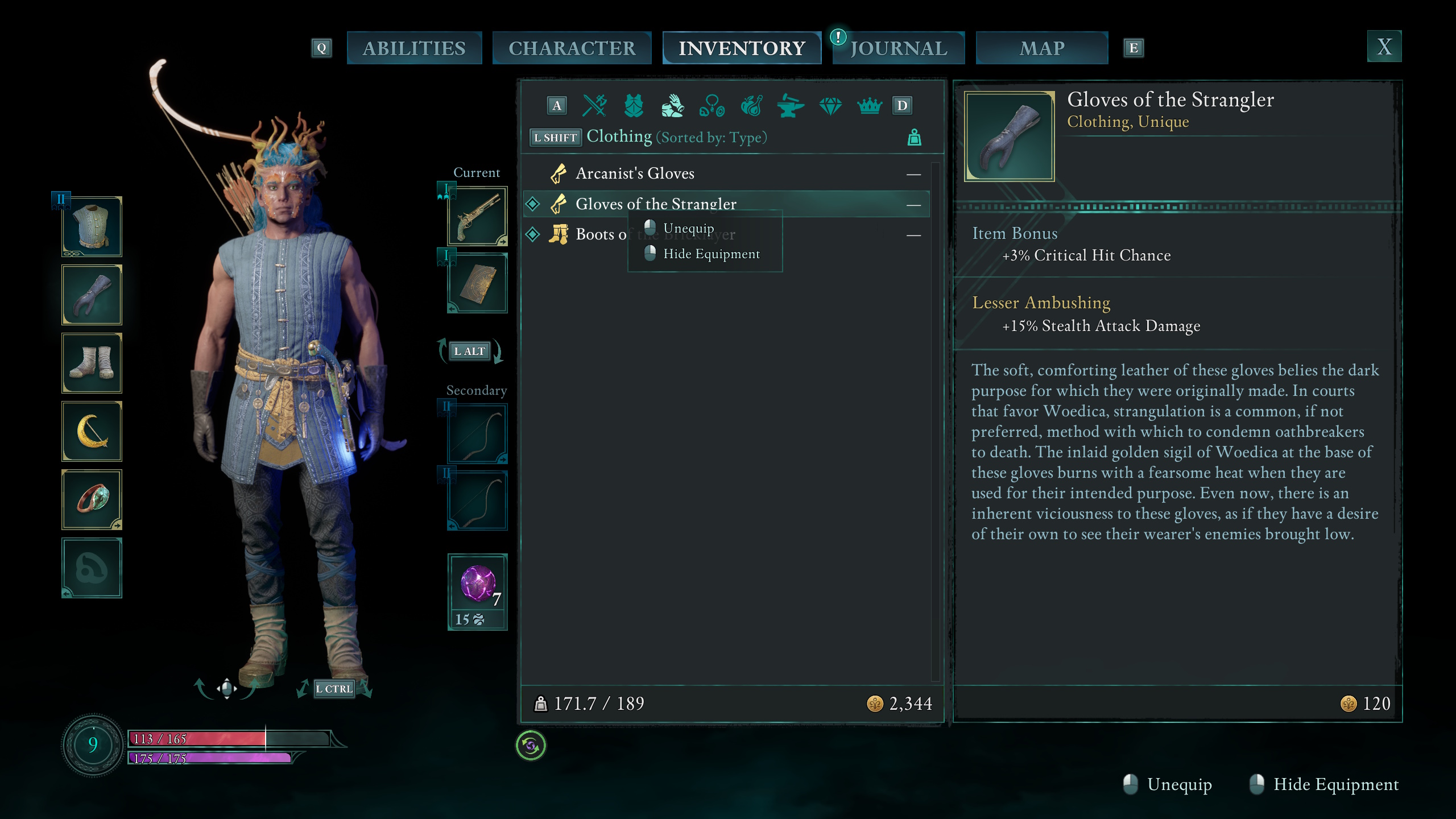Cycle category left with the A arrow
The height and width of the screenshot is (819, 1456).
click(556, 105)
